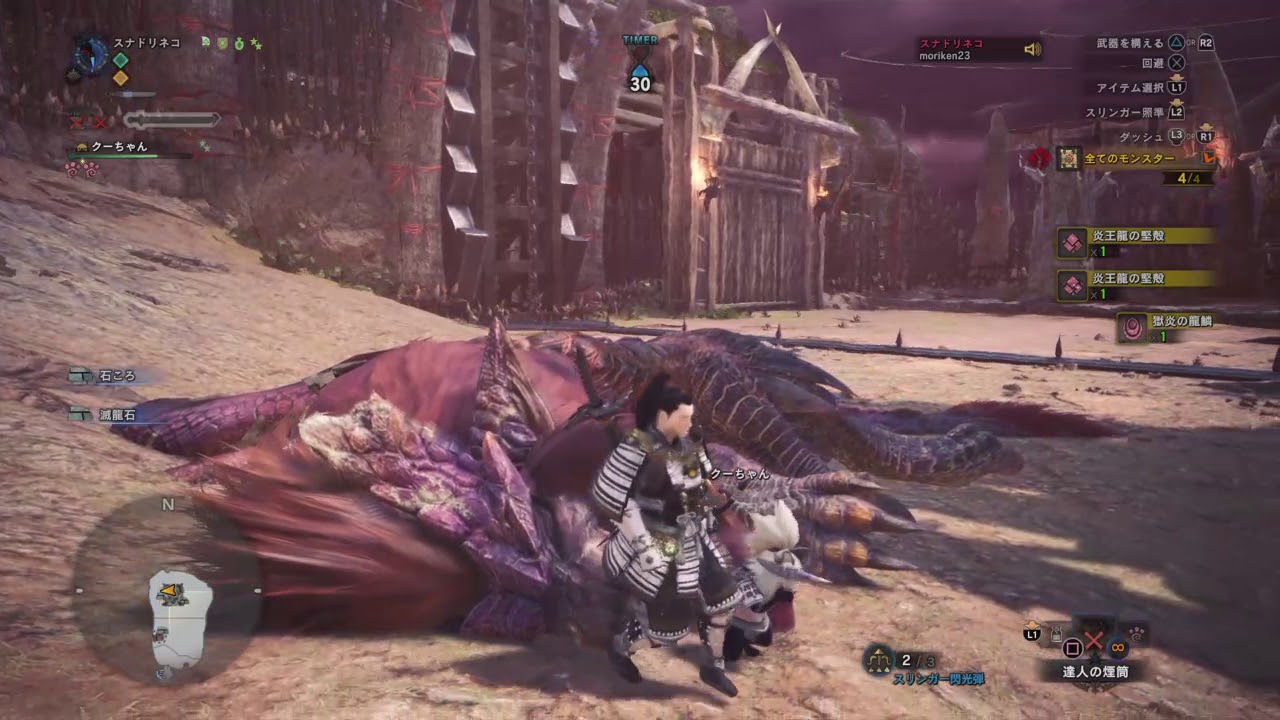The width and height of the screenshot is (1280, 720).
Task: Expand the radial item bar with the square-button icon
Action: (x=1072, y=647)
